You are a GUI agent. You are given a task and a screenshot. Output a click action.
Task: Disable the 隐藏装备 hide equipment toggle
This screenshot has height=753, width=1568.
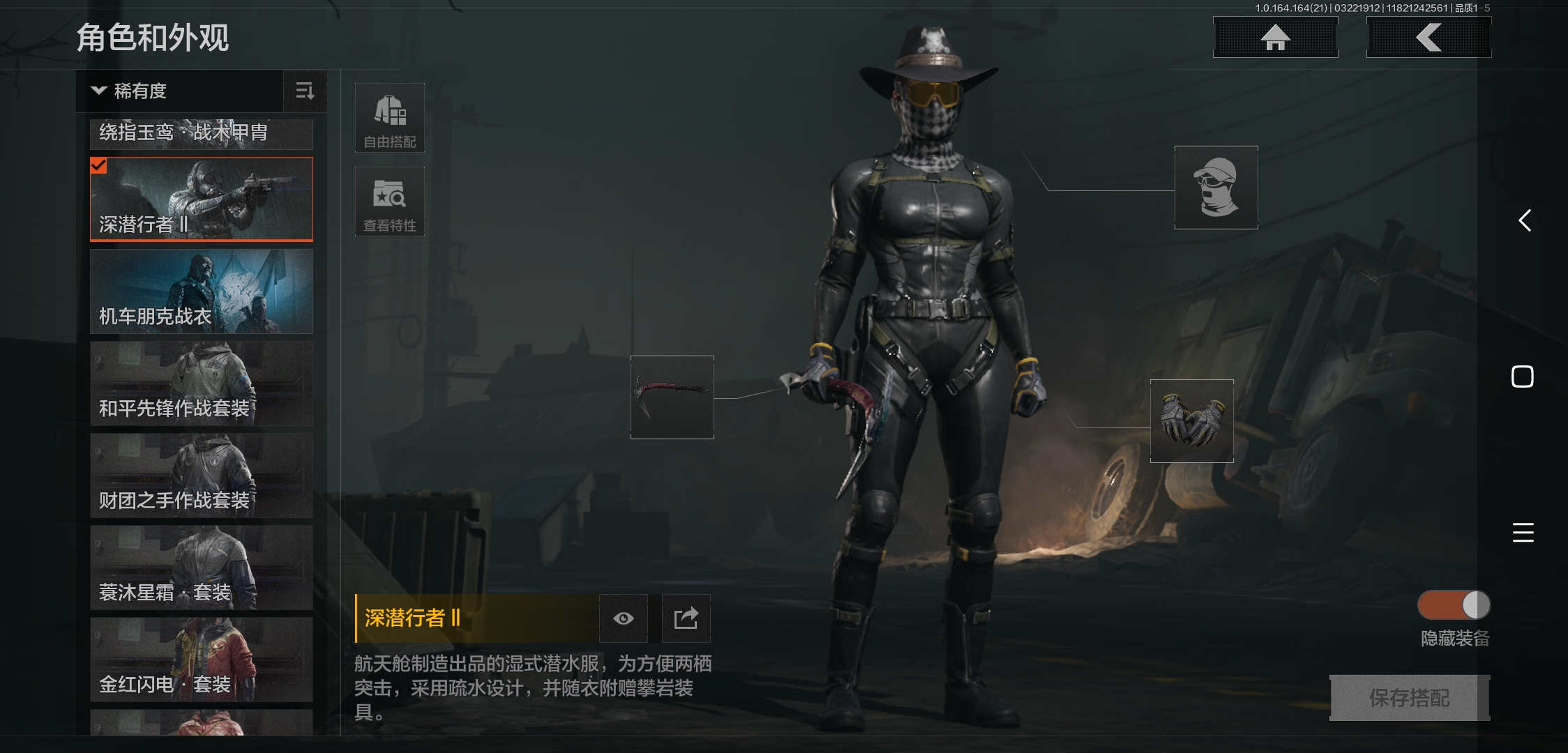pyautogui.click(x=1453, y=605)
